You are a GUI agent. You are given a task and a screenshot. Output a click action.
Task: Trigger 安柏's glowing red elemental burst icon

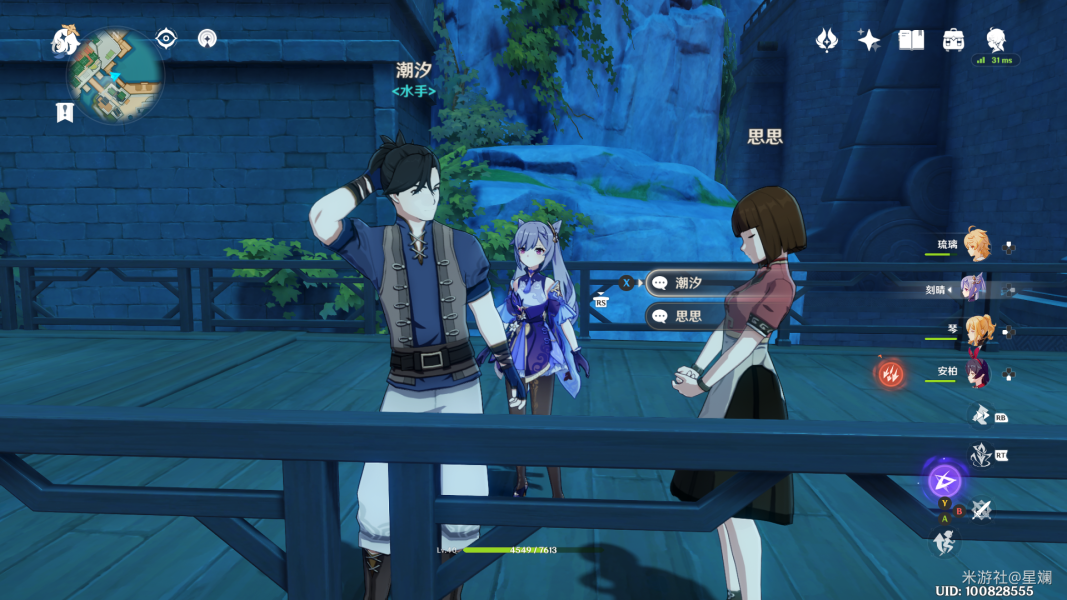(890, 374)
